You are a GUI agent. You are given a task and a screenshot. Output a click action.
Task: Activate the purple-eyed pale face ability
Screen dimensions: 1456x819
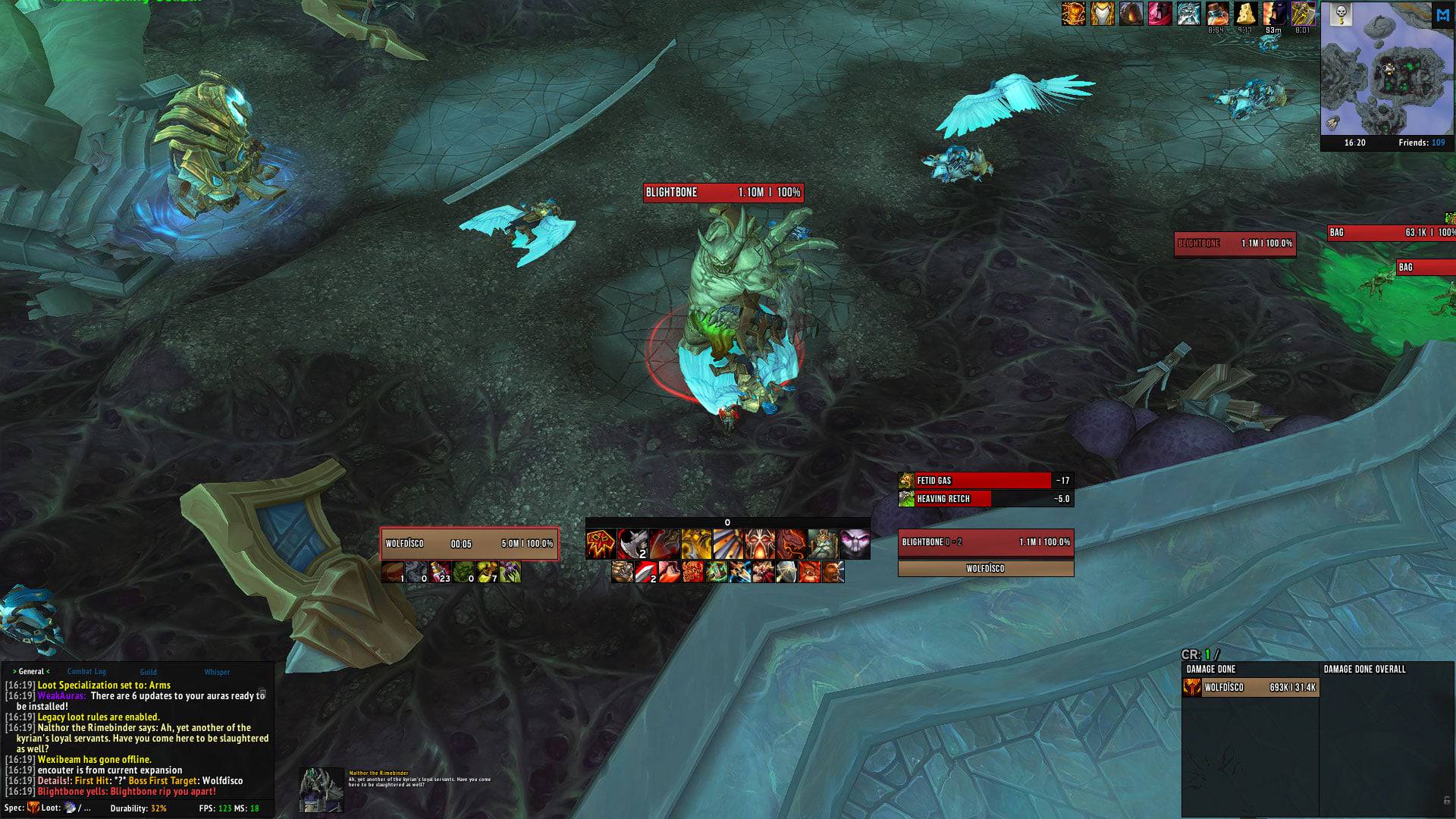[855, 544]
